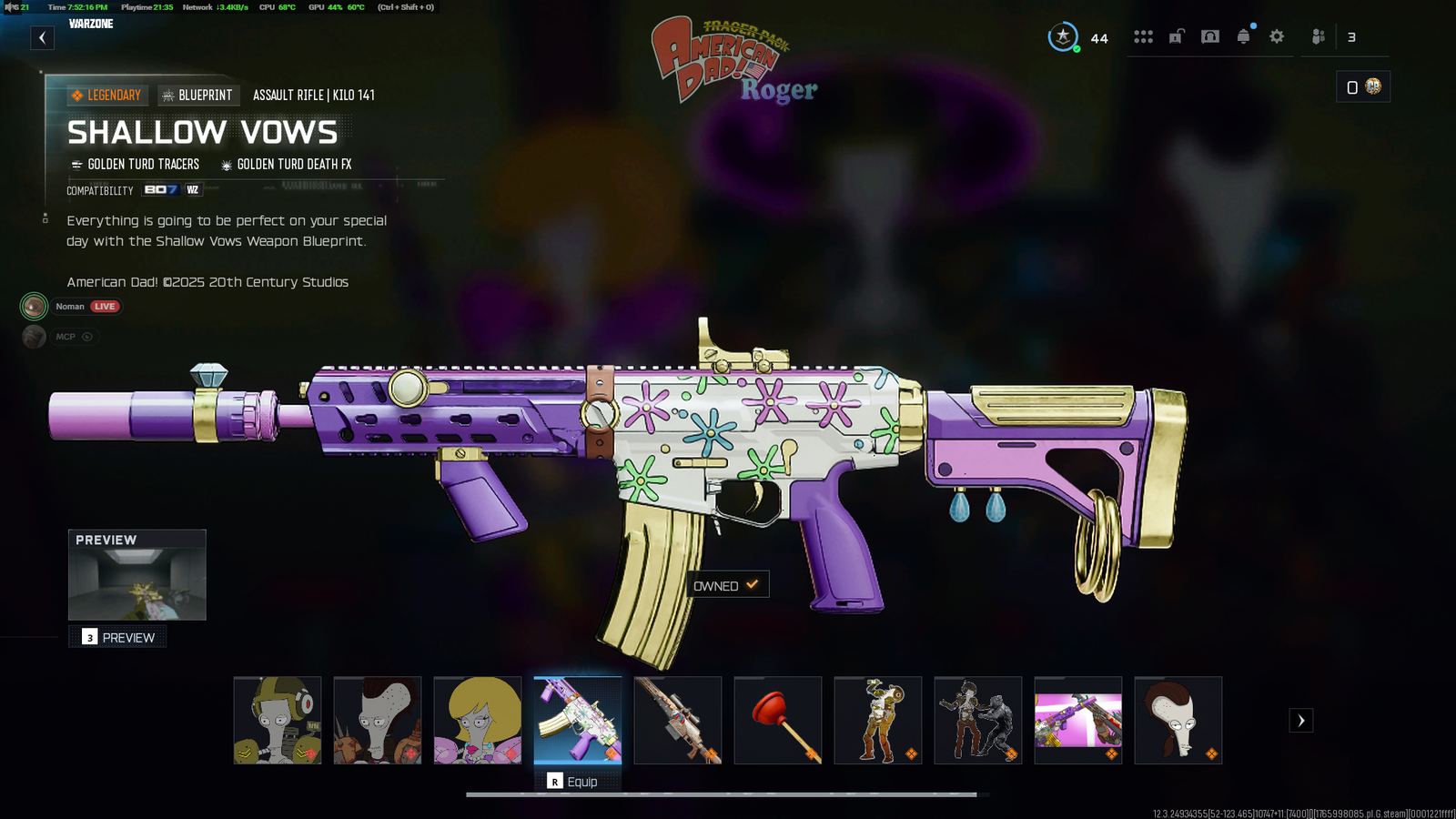Choose the gold-armored operator emote item

(x=878, y=720)
